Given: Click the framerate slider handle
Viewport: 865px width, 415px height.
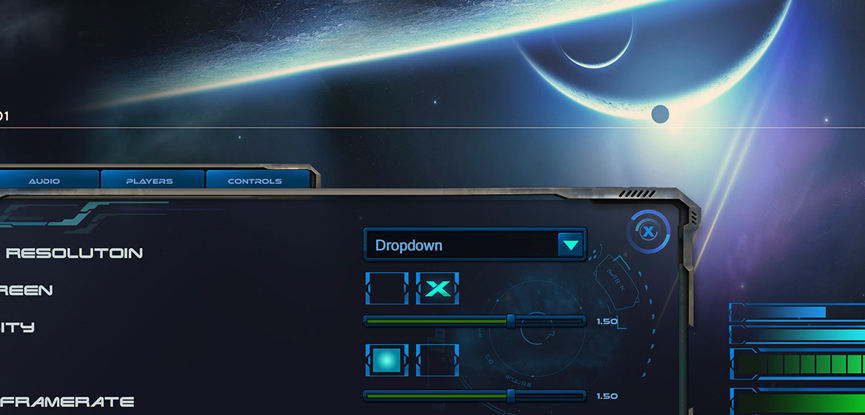Looking at the screenshot, I should click(x=511, y=396).
